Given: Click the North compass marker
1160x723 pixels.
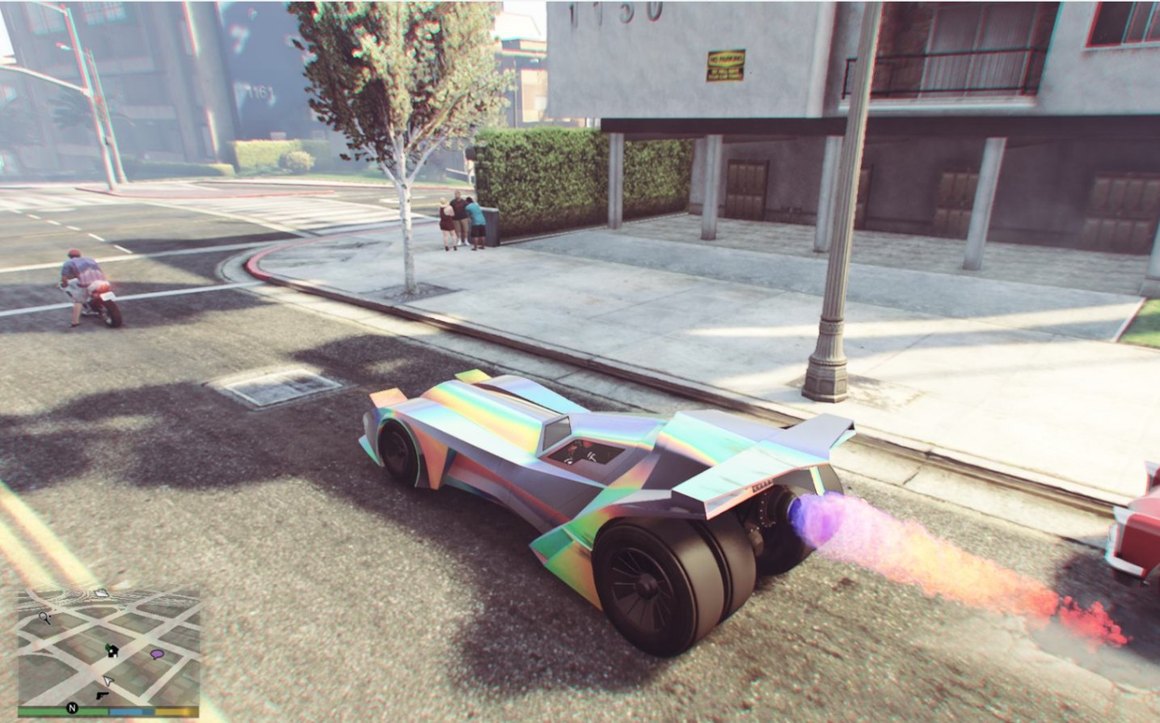Looking at the screenshot, I should (x=72, y=709).
